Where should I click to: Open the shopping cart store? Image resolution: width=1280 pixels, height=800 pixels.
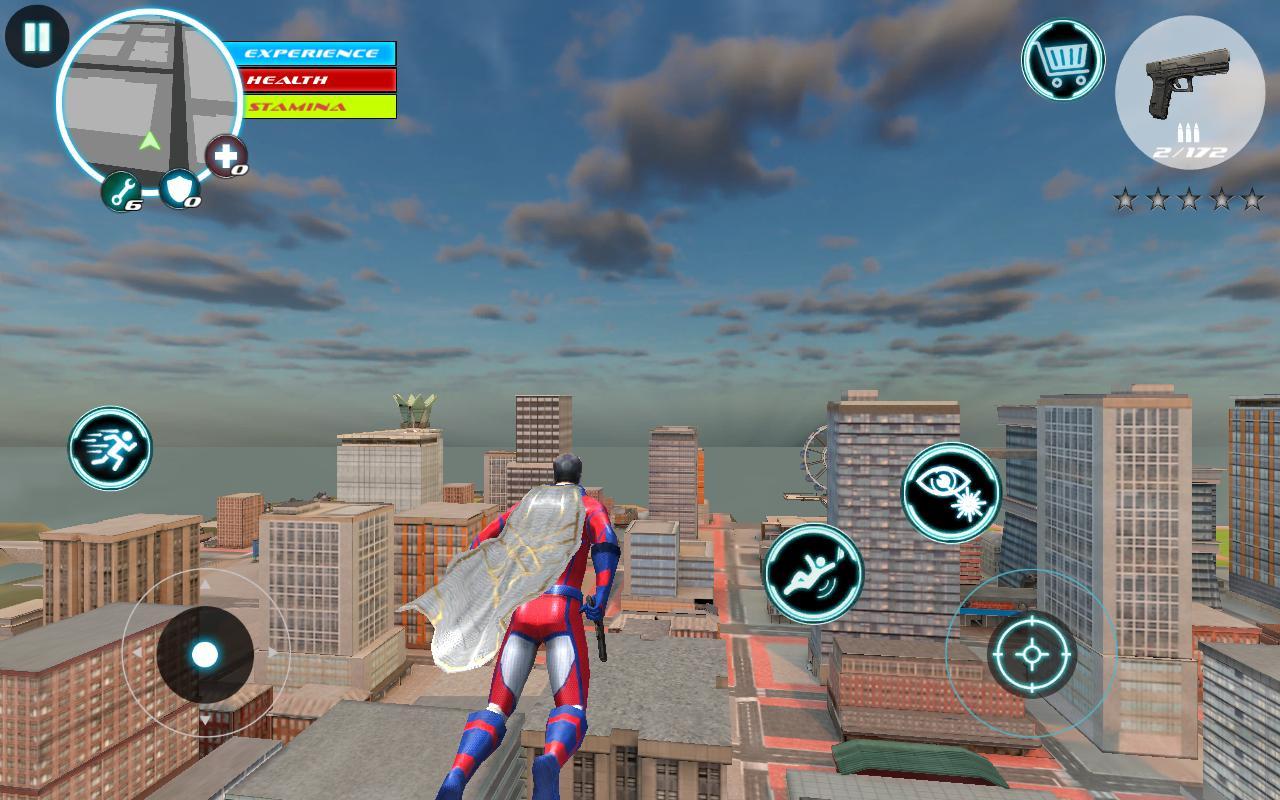(1062, 62)
